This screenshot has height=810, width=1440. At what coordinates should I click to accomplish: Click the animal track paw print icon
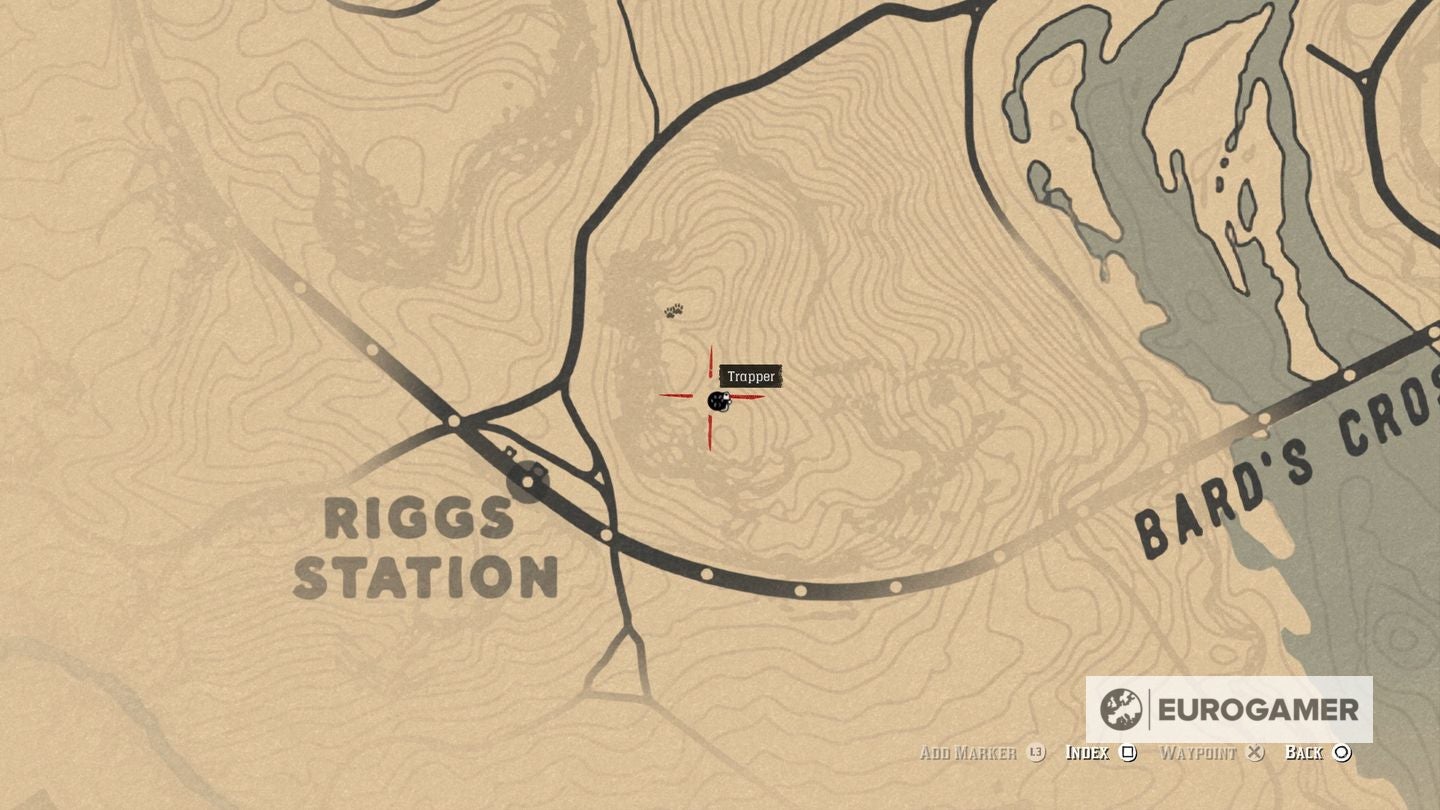coord(675,310)
